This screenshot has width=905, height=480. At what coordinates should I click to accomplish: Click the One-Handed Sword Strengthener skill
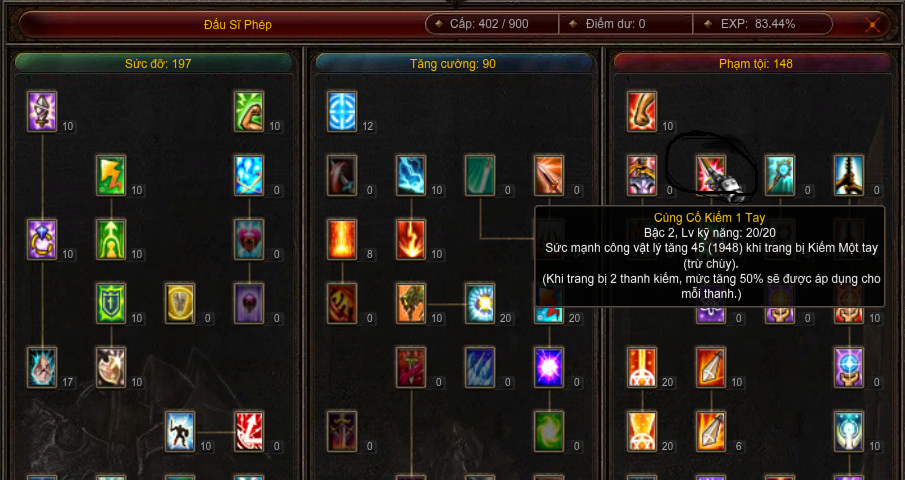pyautogui.click(x=711, y=175)
